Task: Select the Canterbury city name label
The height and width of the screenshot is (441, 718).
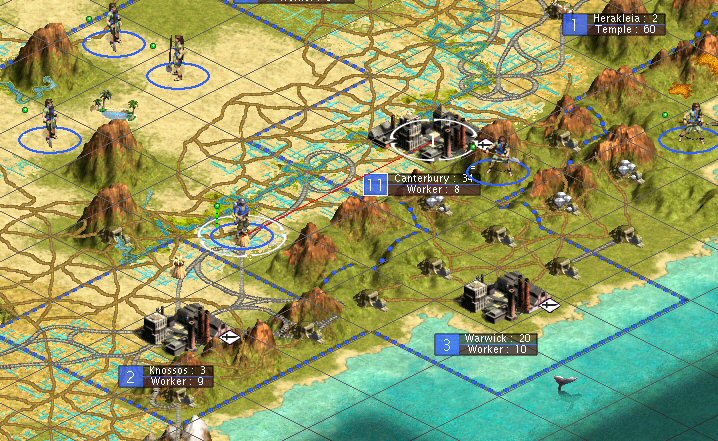Action: pyautogui.click(x=433, y=179)
